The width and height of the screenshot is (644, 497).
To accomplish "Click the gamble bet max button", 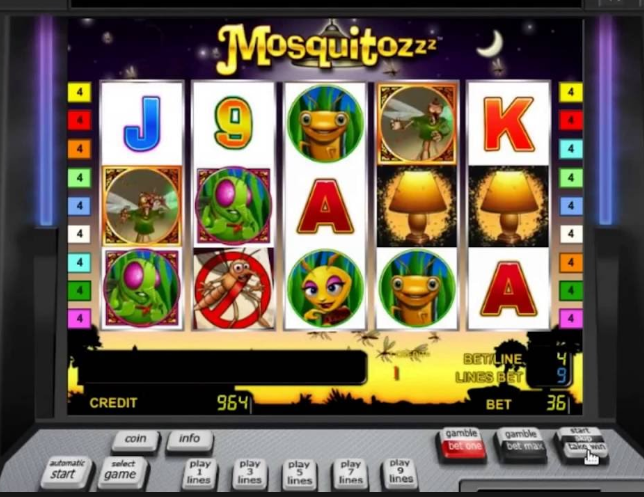I will (521, 441).
